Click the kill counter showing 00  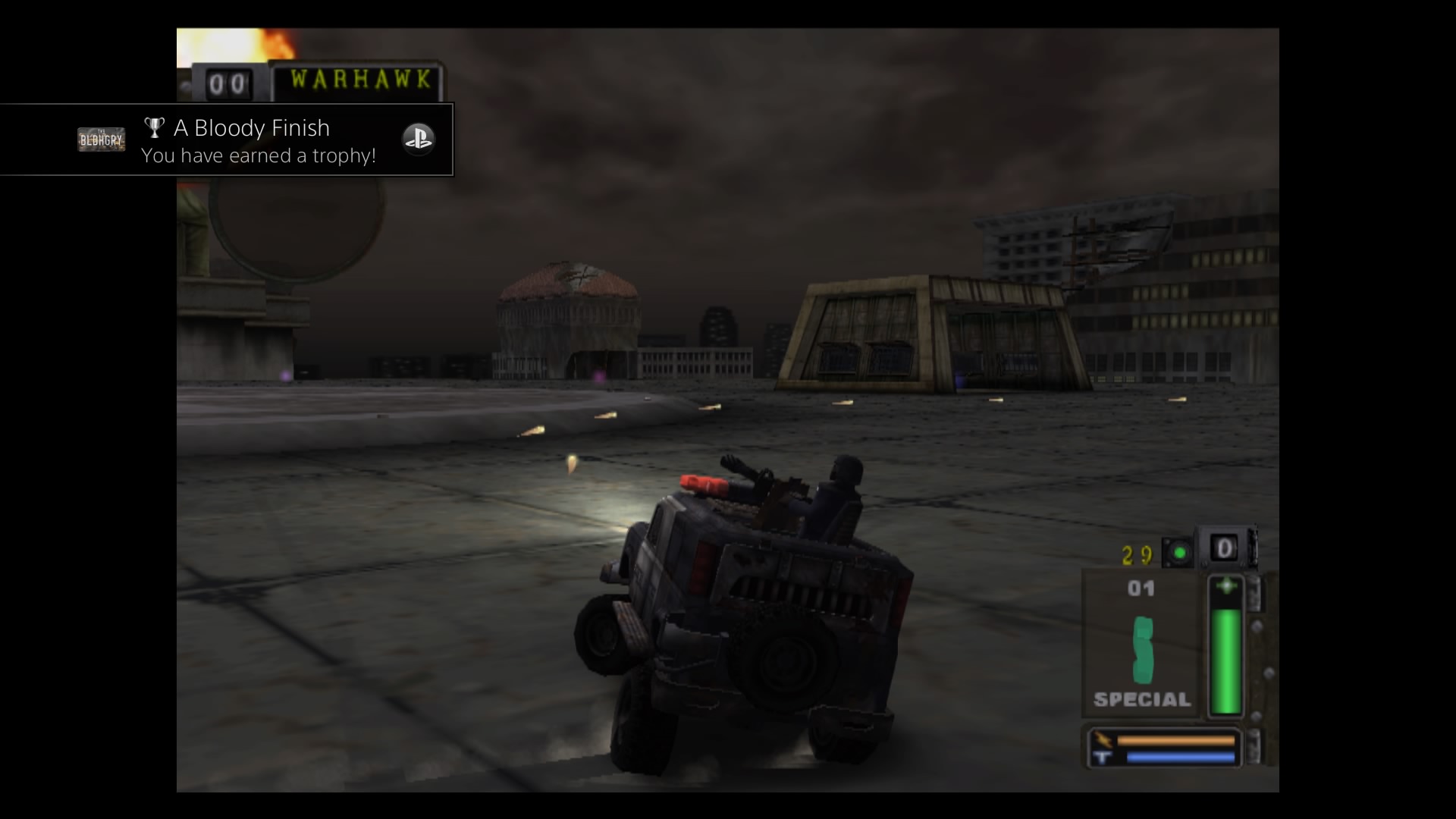point(230,82)
